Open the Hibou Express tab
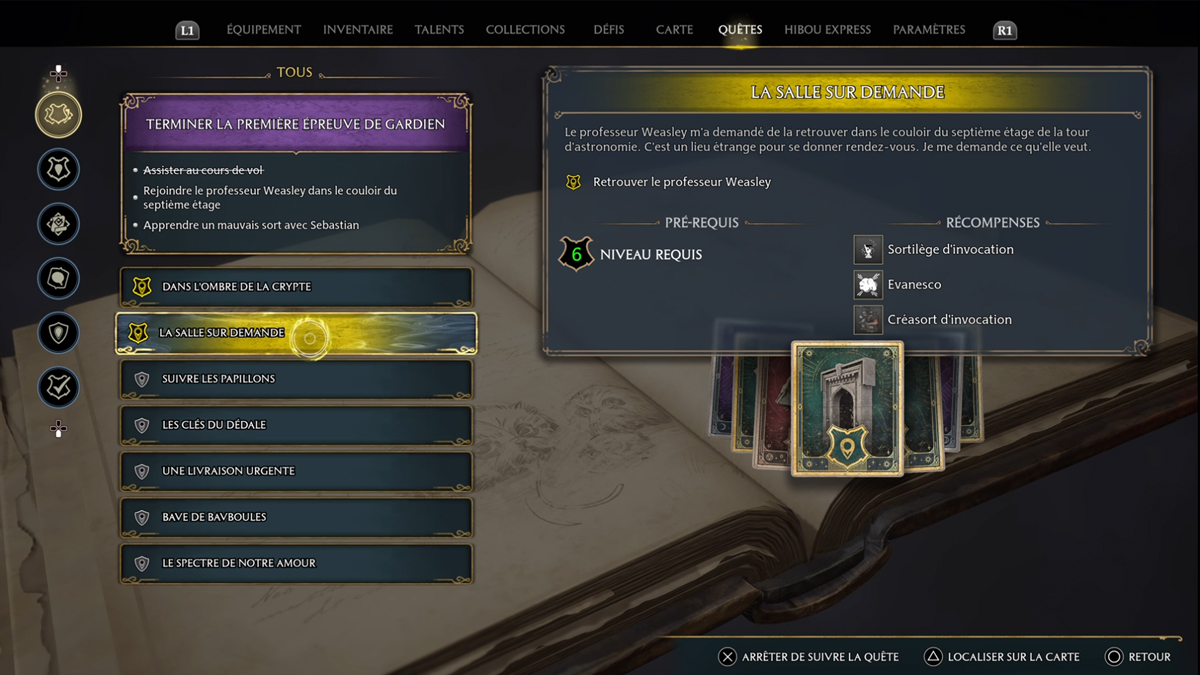Image resolution: width=1200 pixels, height=675 pixels. [x=827, y=30]
